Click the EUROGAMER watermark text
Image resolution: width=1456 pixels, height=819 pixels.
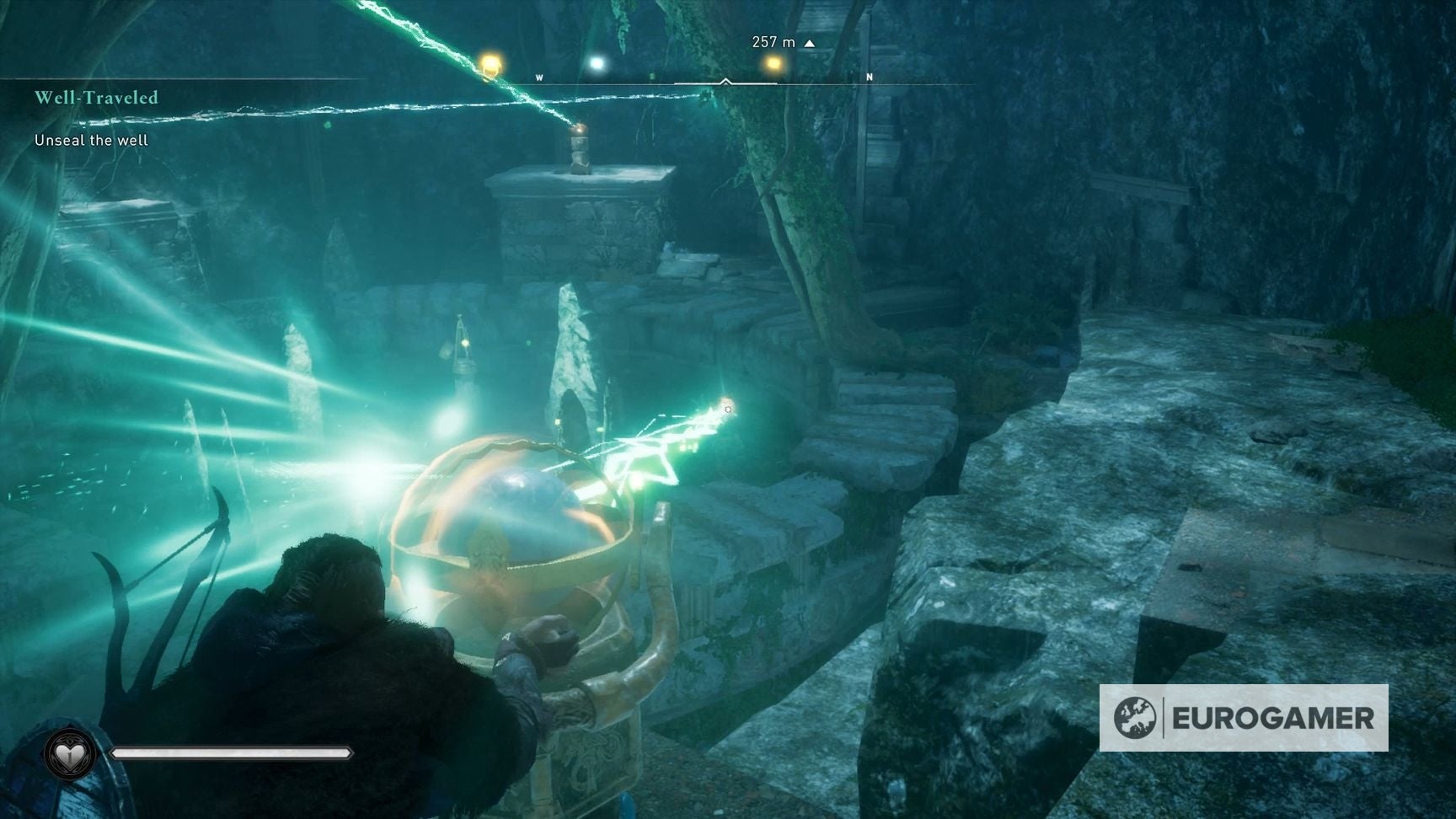point(1272,719)
